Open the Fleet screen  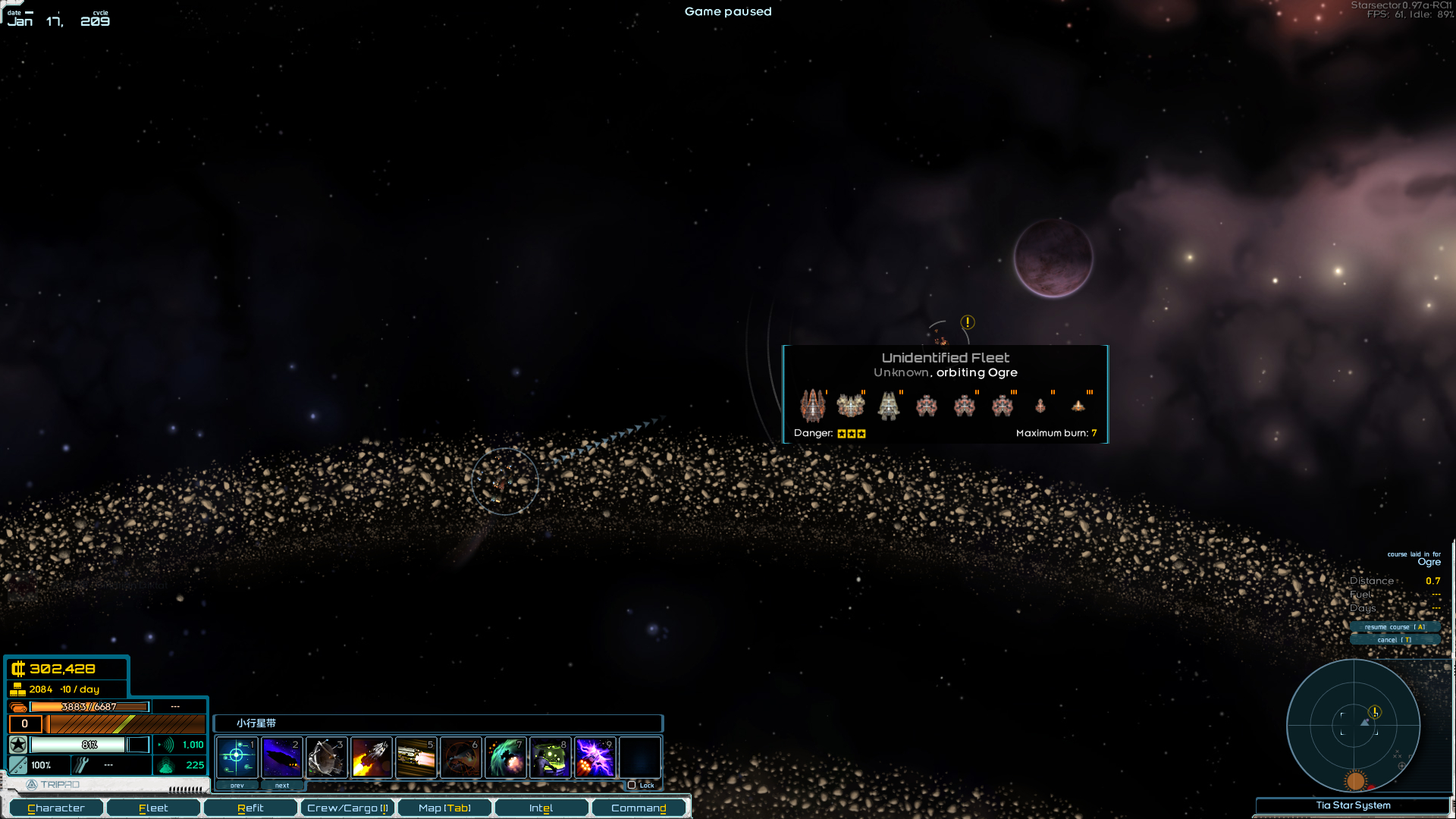tap(153, 808)
